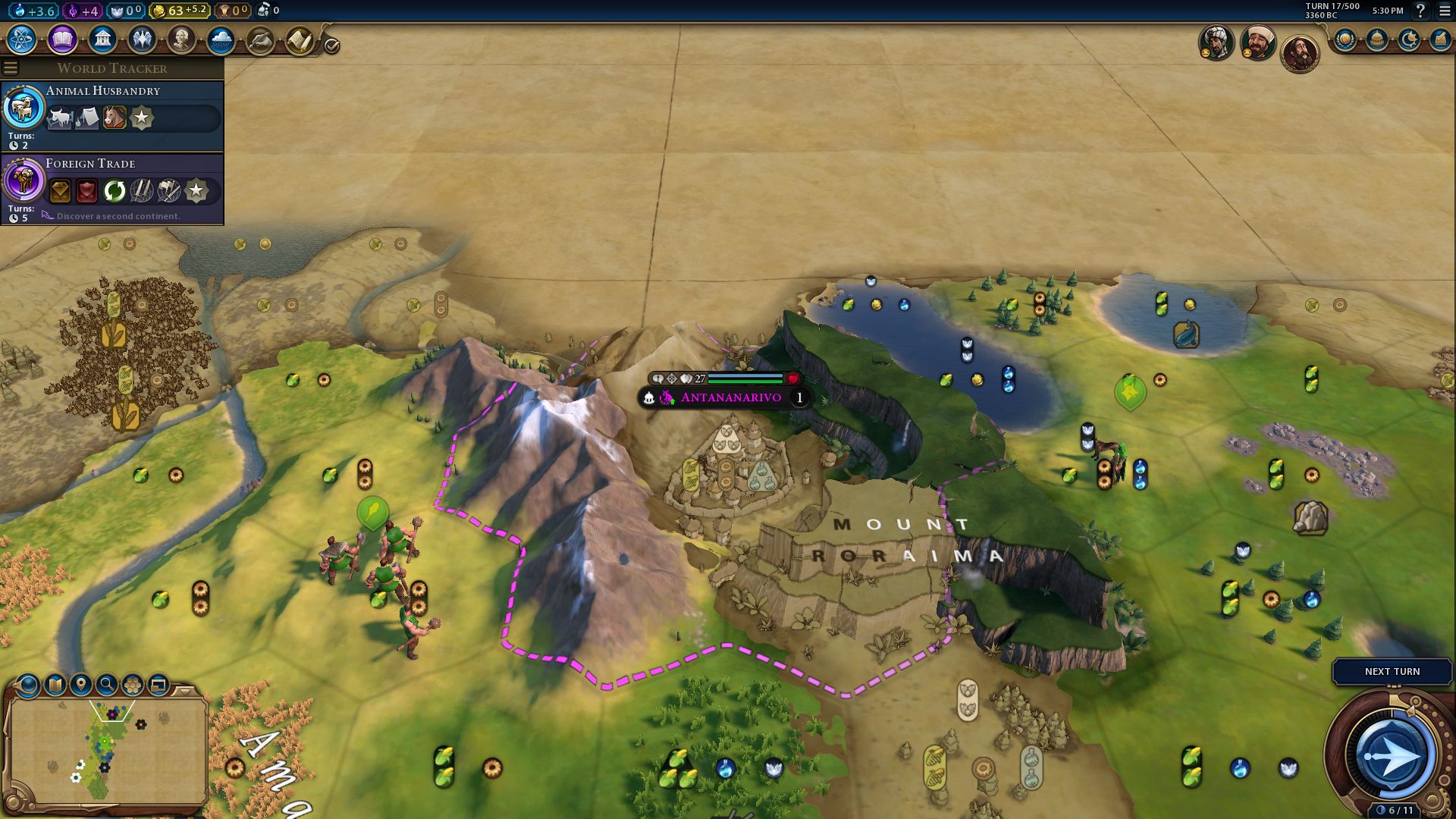The width and height of the screenshot is (1456, 819).
Task: Select Animal Husbandry in the World Tracker
Action: pyautogui.click(x=102, y=91)
